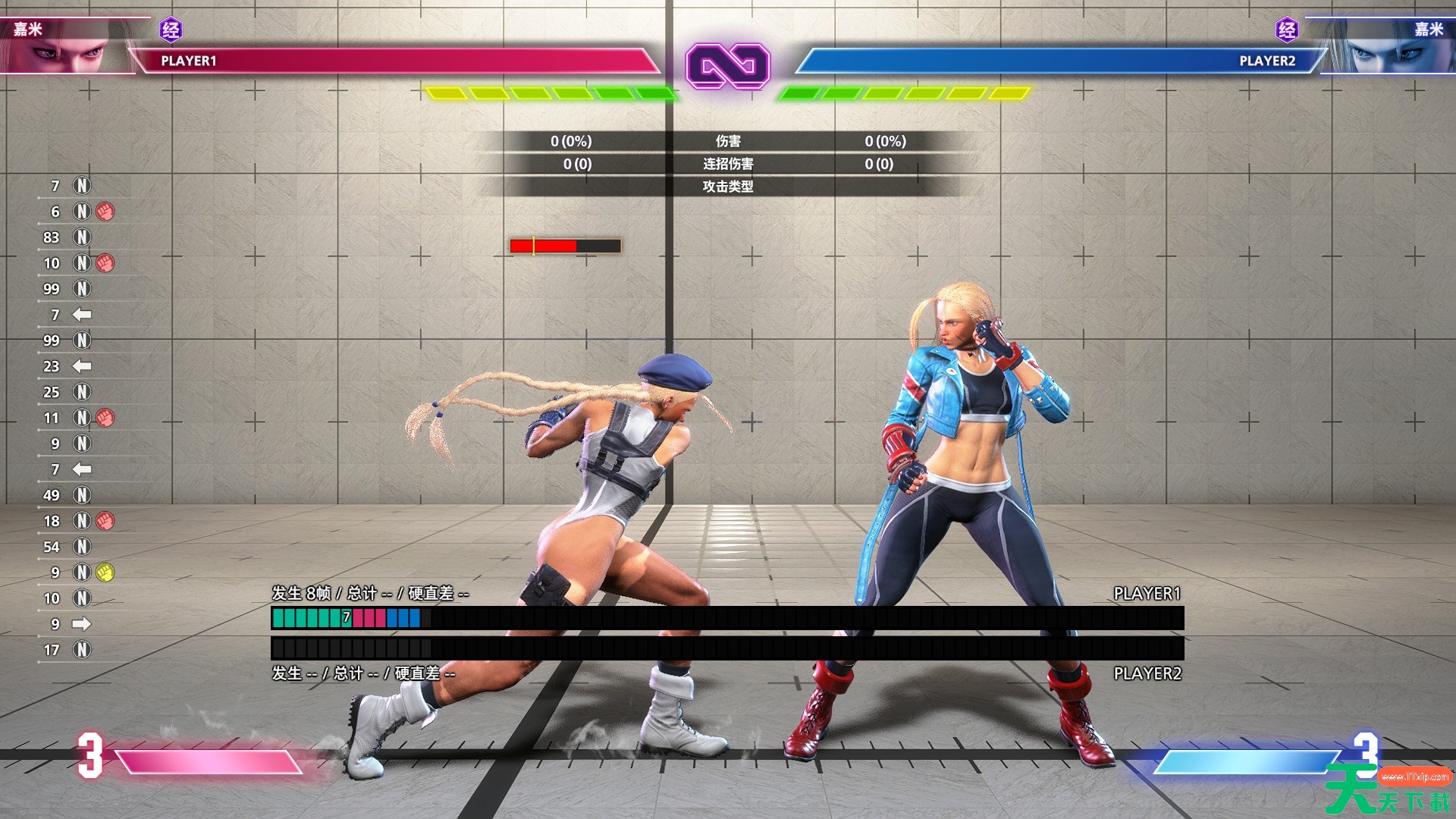Click Player 1's Cammy portrait
Viewport: 1456px width, 819px height.
point(68,47)
